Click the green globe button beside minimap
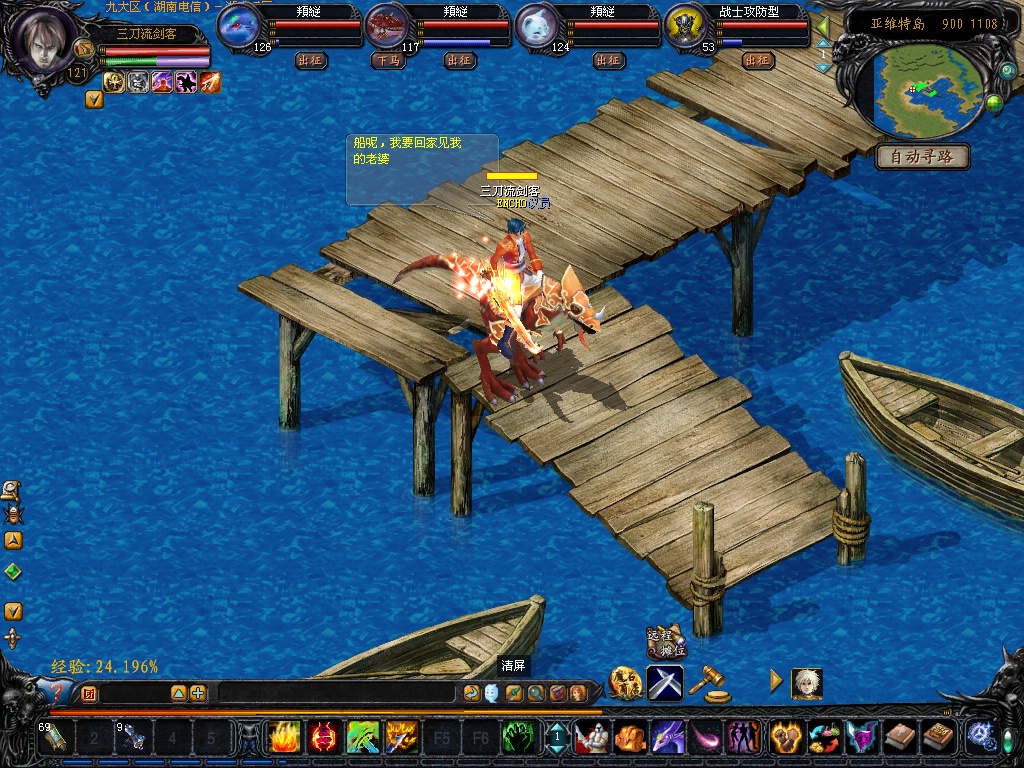This screenshot has height=768, width=1024. [994, 102]
